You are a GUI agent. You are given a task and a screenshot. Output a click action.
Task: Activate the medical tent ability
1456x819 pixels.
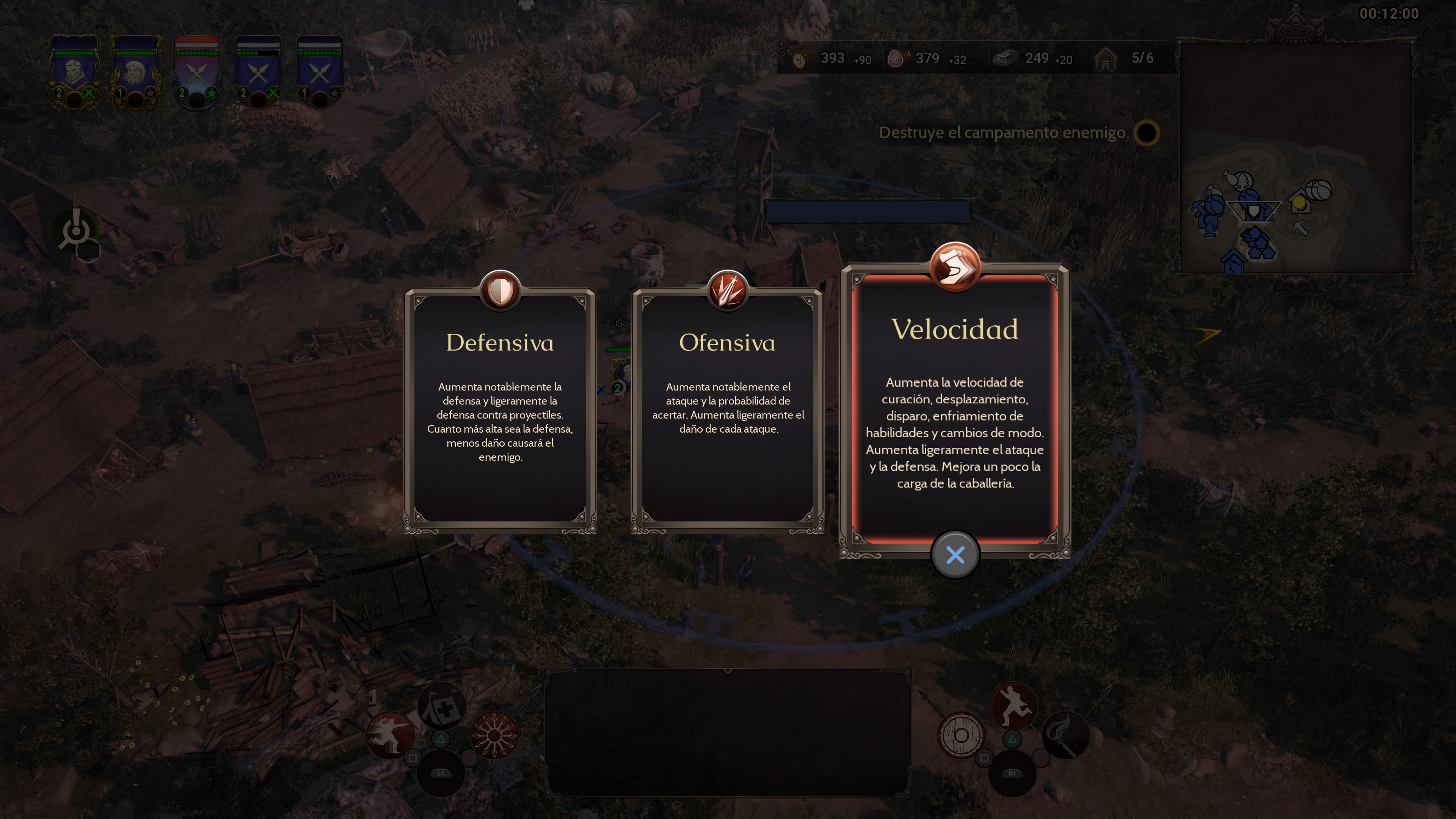[x=441, y=706]
